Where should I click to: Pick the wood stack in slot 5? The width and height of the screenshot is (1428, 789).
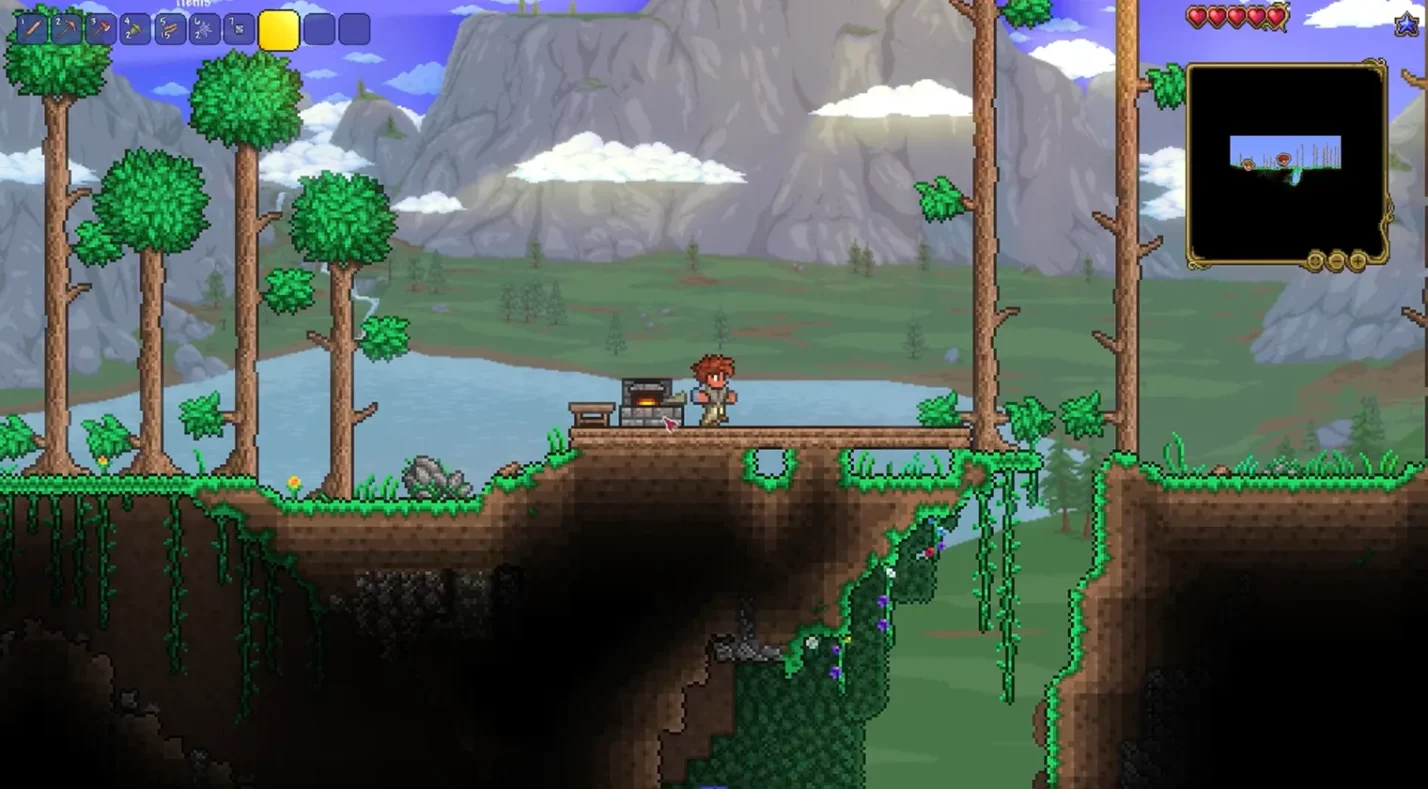click(x=170, y=29)
